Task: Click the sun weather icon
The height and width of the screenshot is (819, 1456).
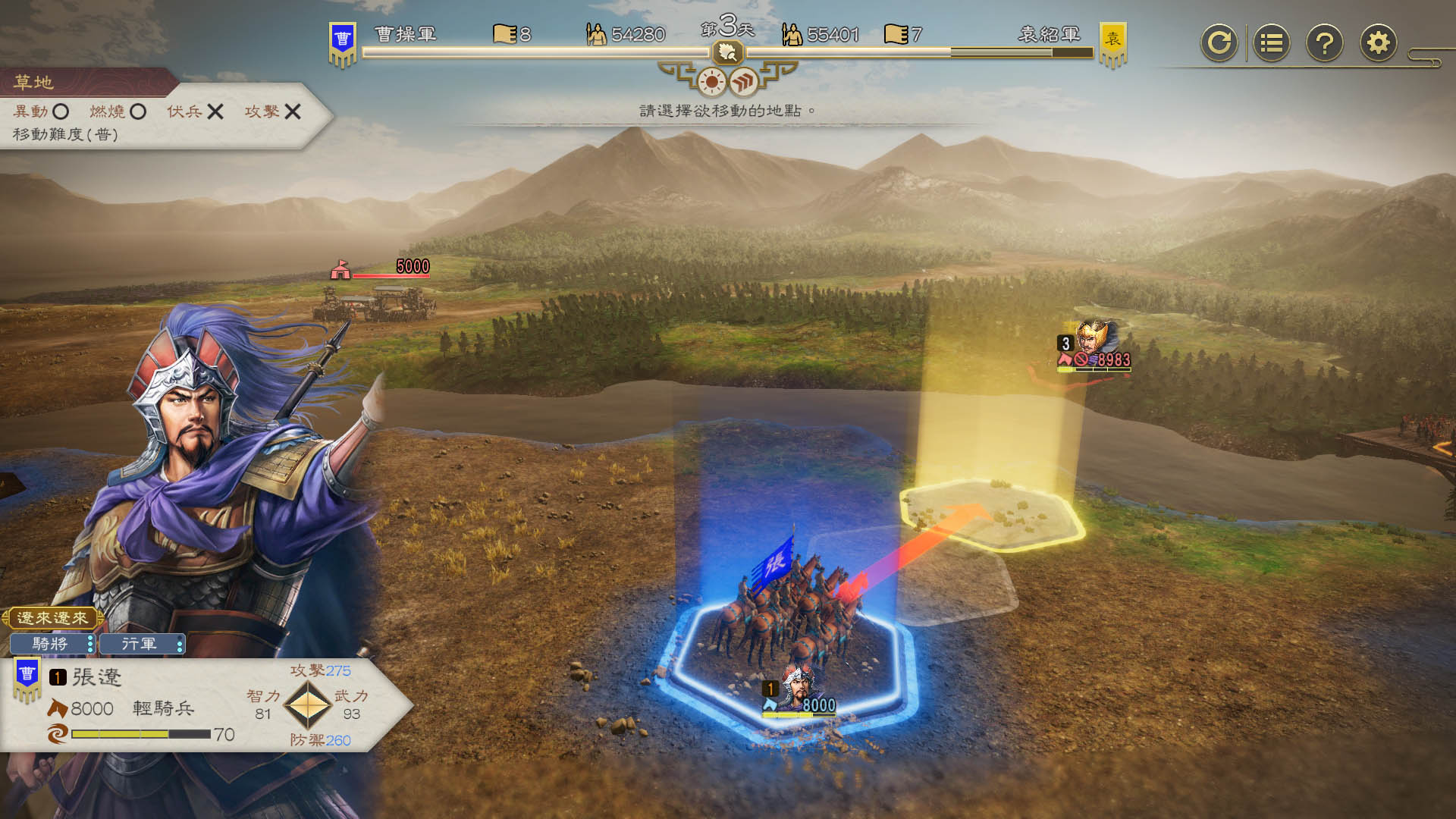Action: 711,81
